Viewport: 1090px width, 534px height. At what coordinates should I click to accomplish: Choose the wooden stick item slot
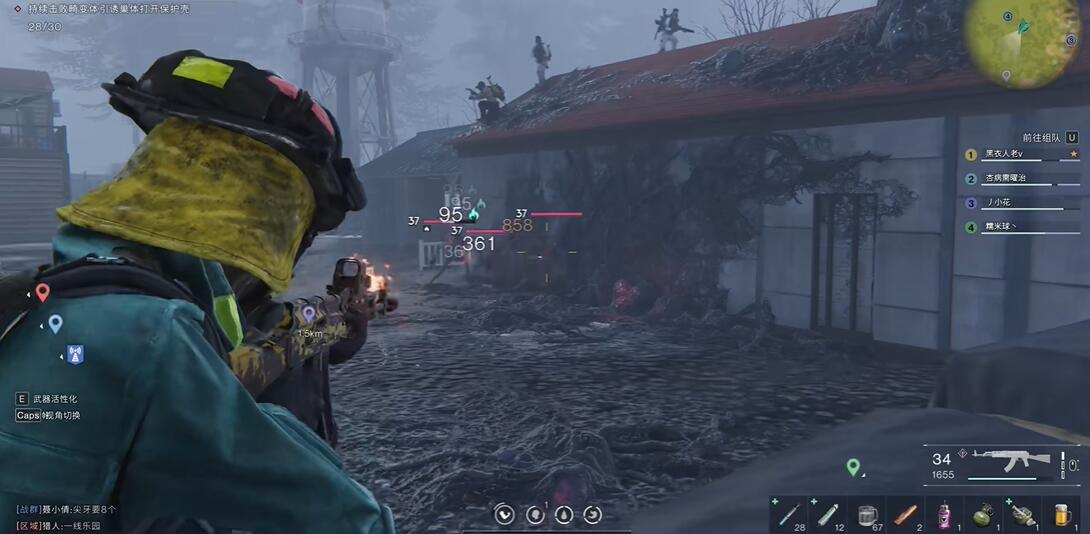tap(905, 514)
